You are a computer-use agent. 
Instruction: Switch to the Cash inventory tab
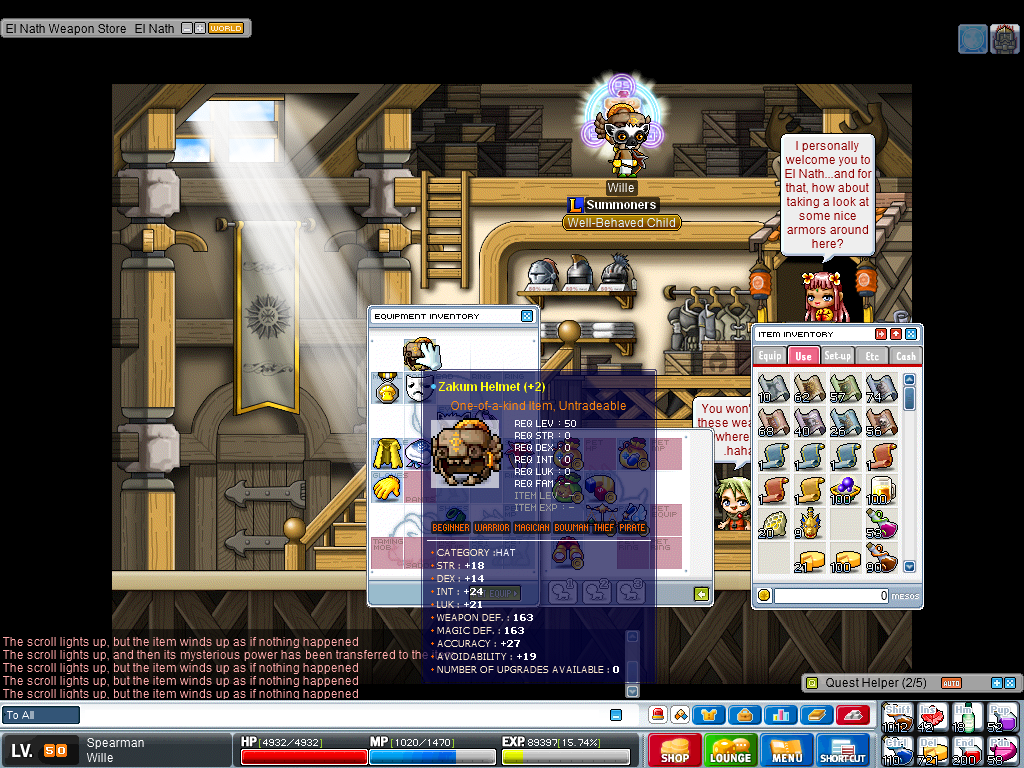[x=905, y=356]
